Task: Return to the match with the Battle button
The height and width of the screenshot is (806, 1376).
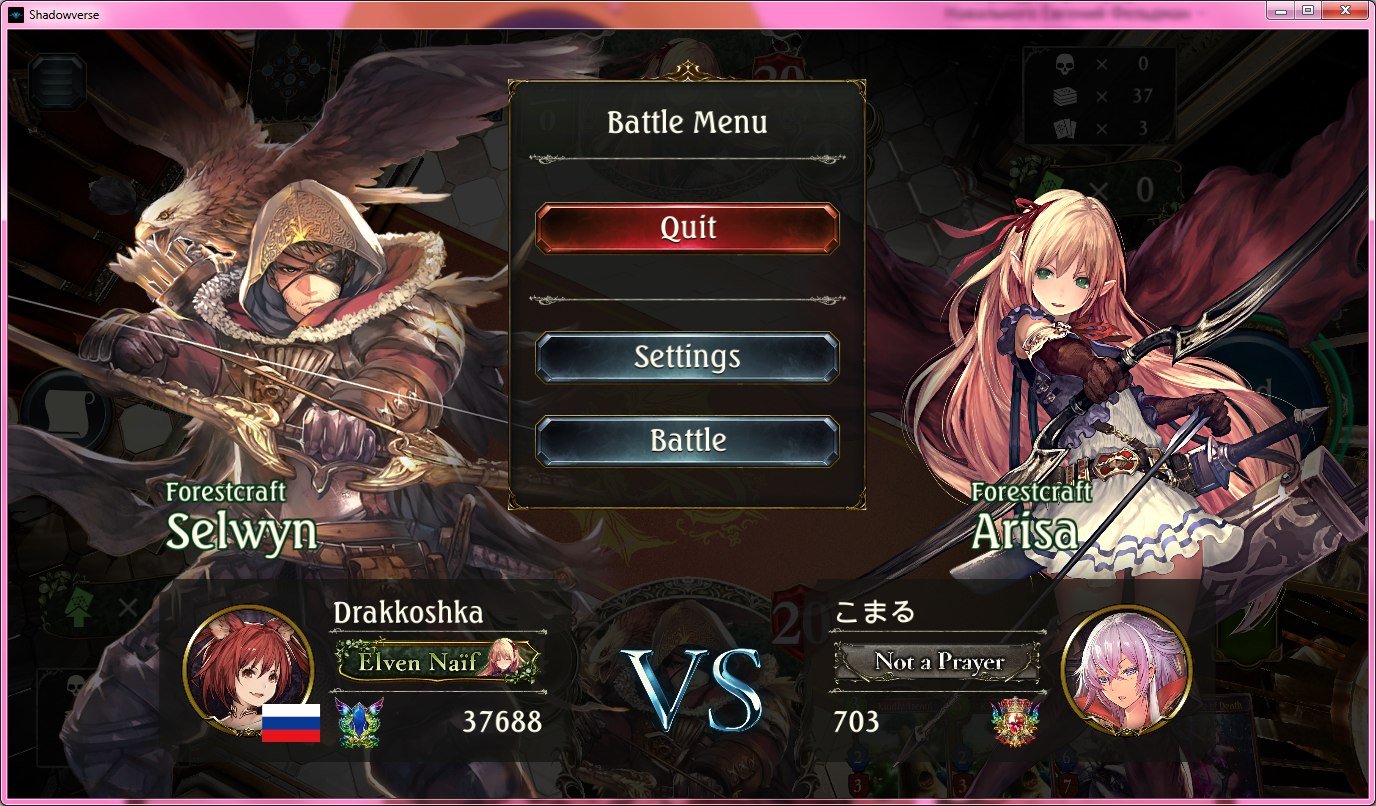Action: pos(687,441)
